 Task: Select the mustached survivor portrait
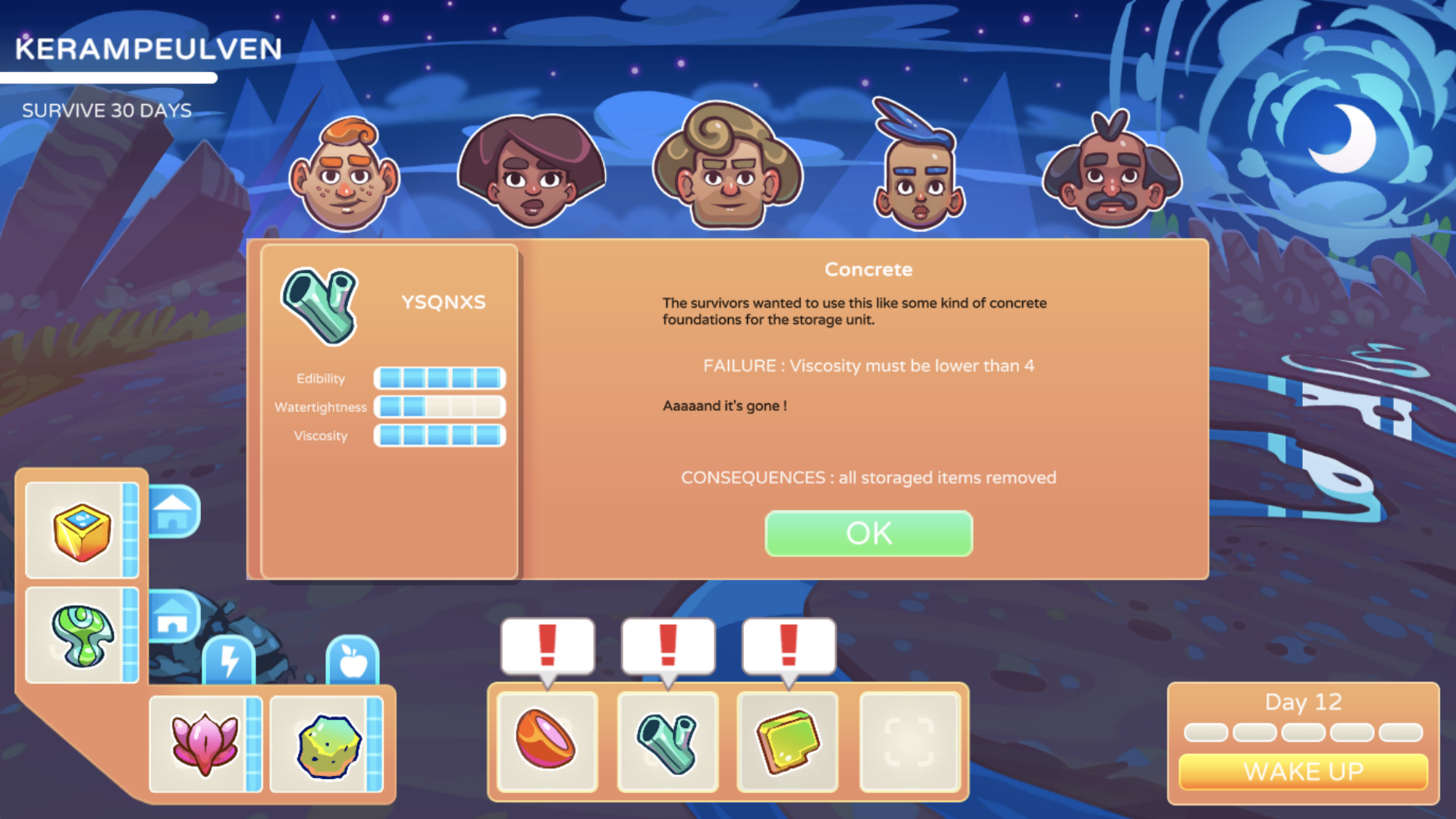coord(1112,174)
